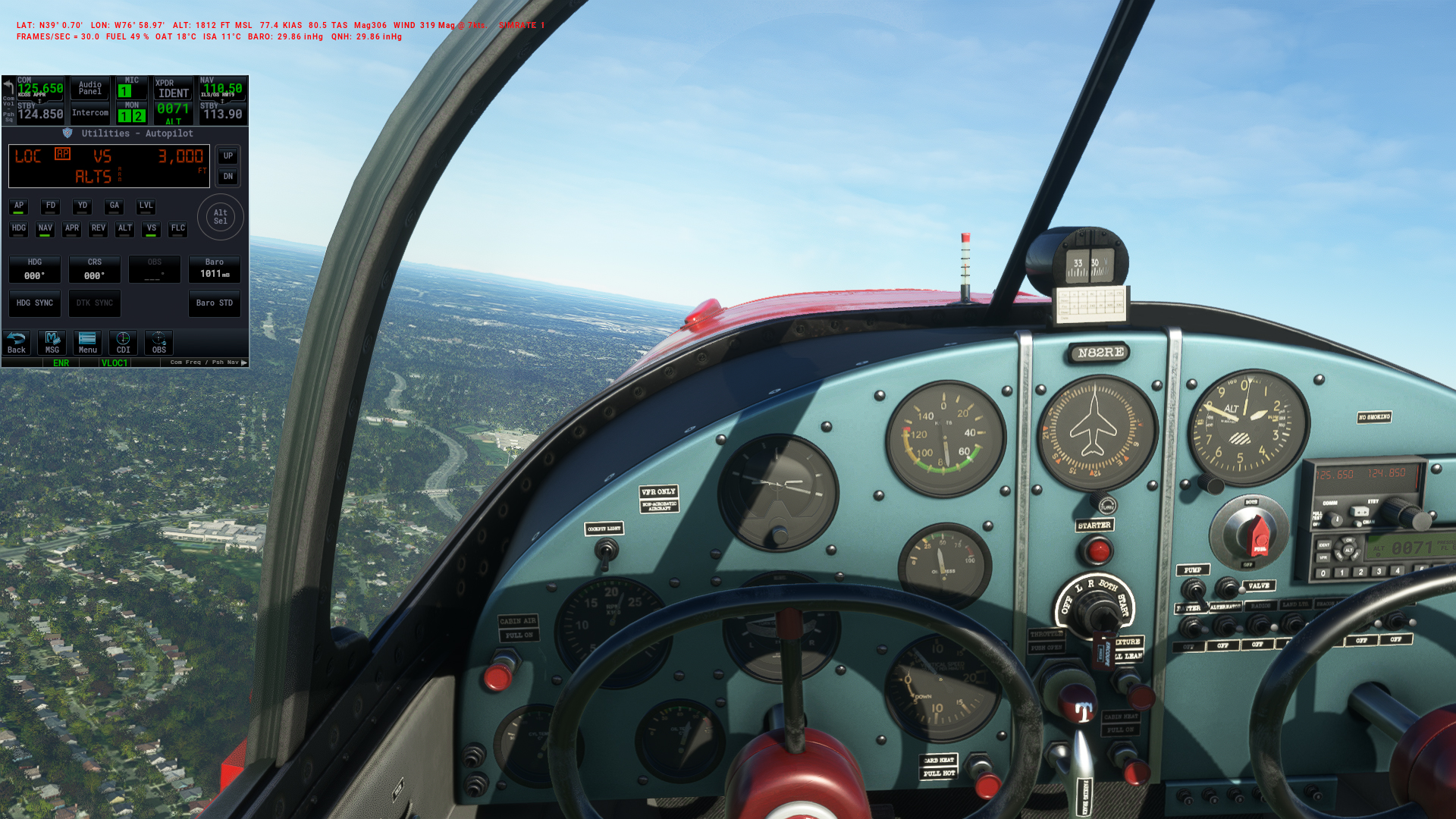Select FLC flight level change mode
This screenshot has width=1456, height=819.
click(178, 229)
